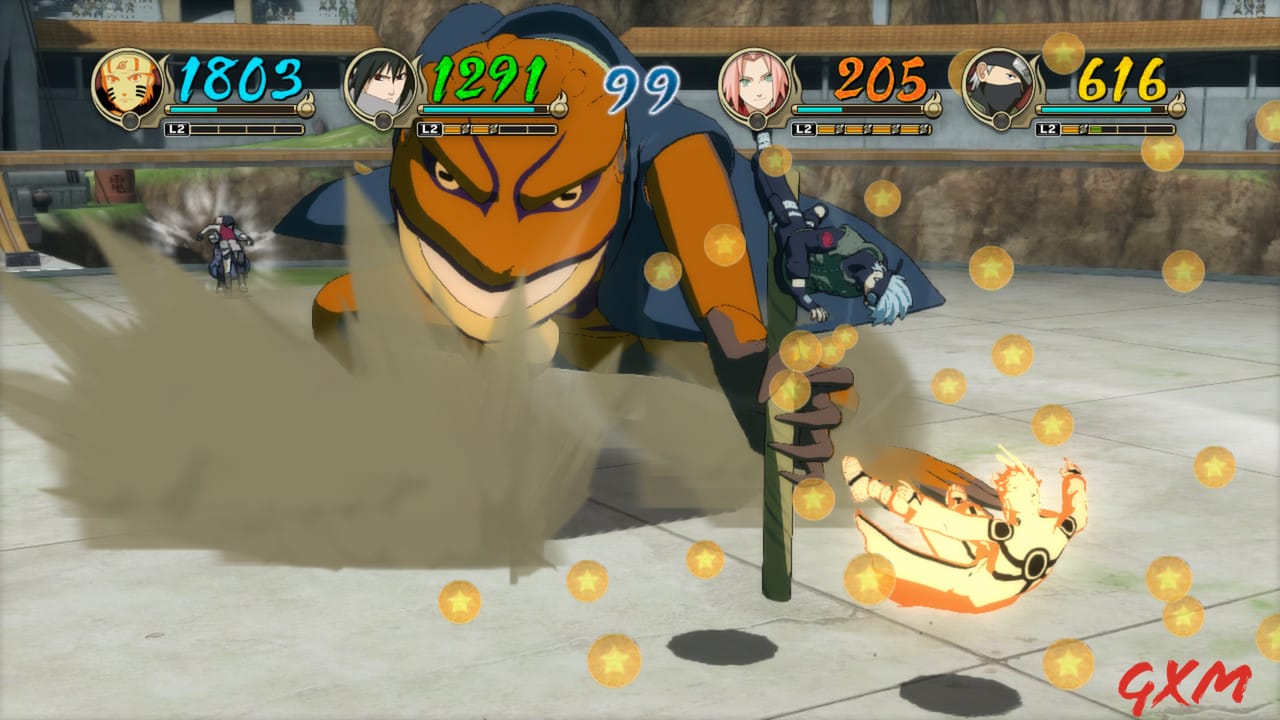
Task: Toggle Sasuke's L2 support indicator
Action: pos(430,128)
